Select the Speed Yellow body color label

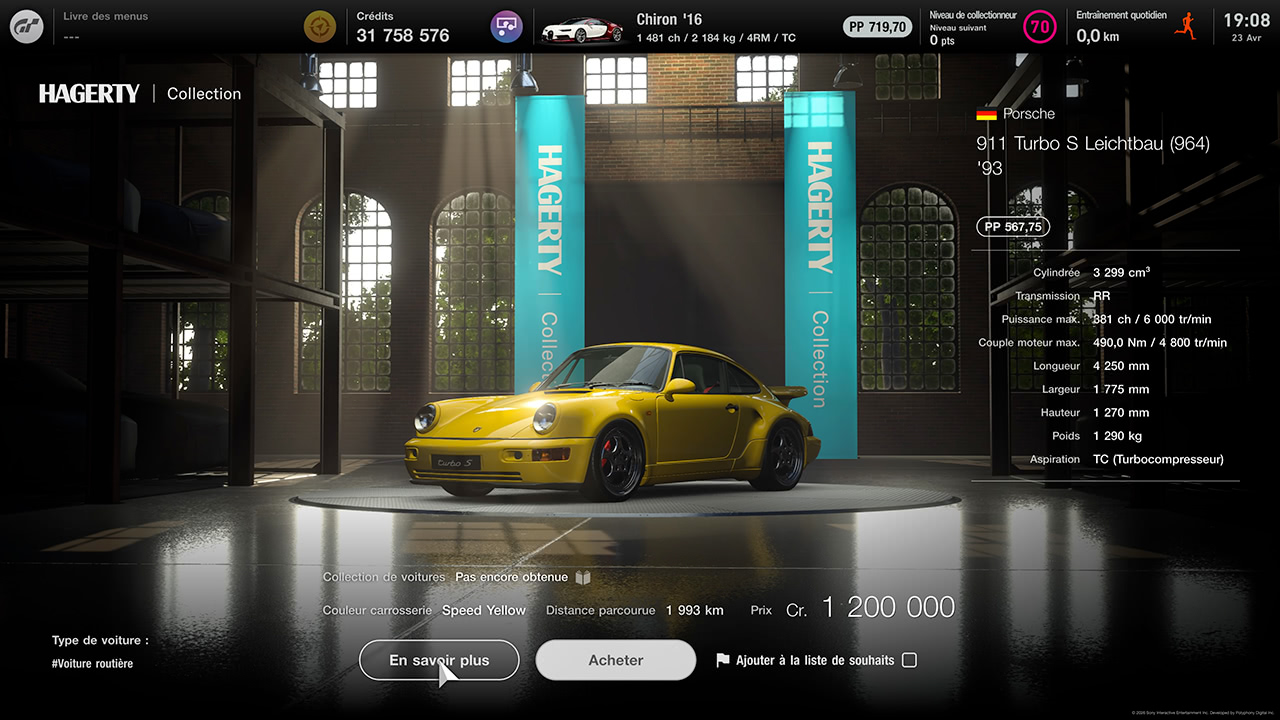coord(484,610)
